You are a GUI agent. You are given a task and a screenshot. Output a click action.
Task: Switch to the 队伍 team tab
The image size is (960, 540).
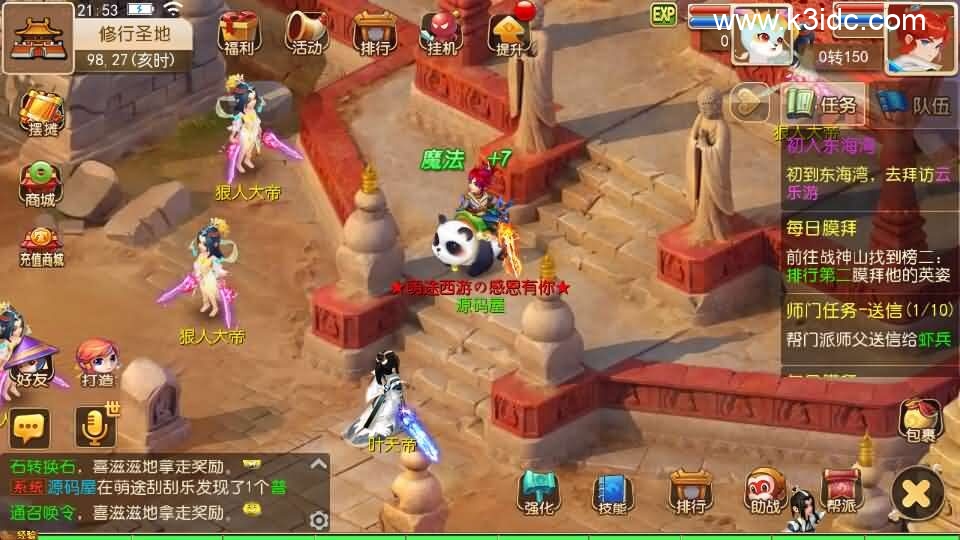pyautogui.click(x=914, y=104)
